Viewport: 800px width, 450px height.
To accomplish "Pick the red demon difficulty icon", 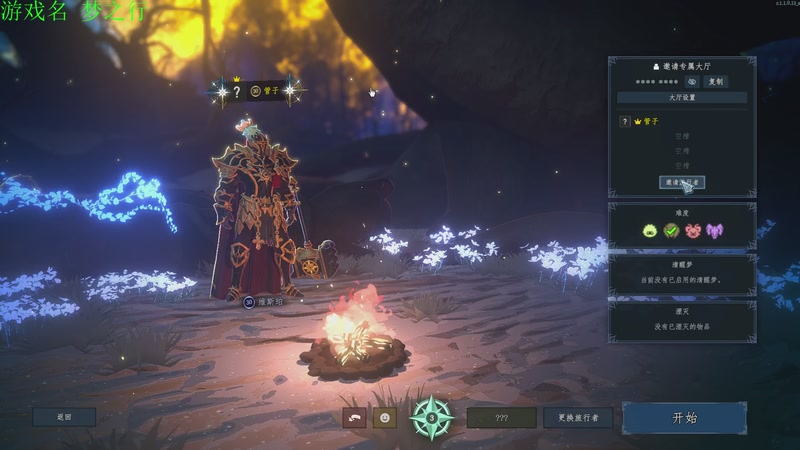I will 692,231.
